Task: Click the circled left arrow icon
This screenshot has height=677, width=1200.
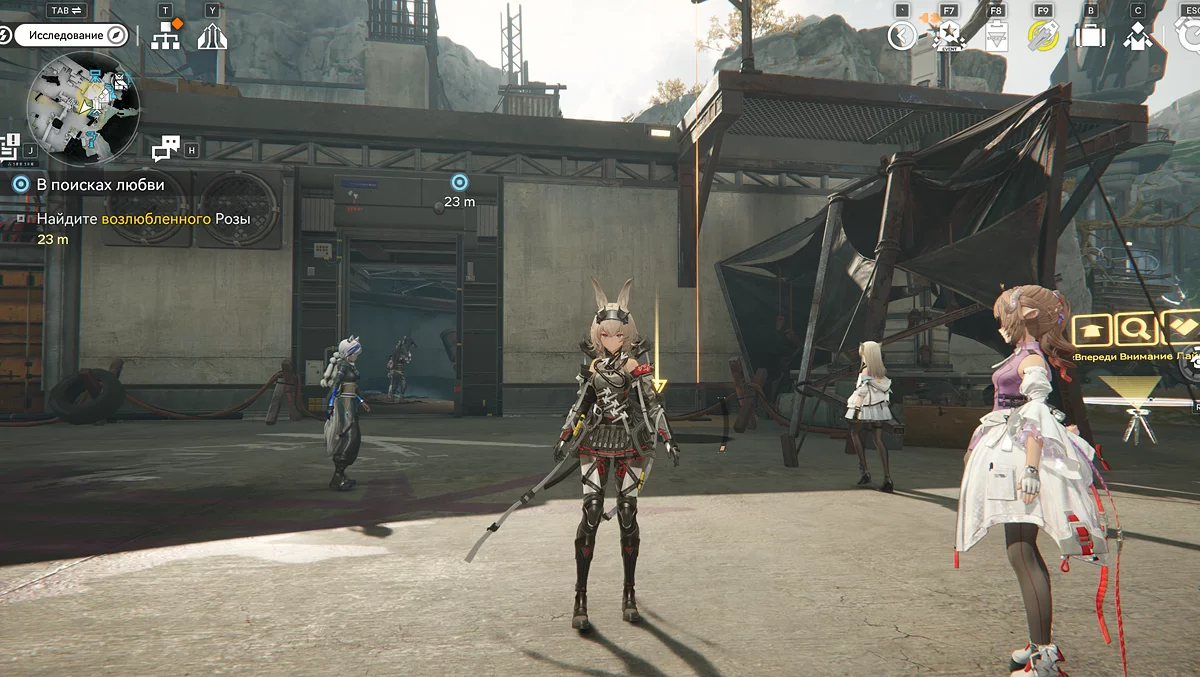Action: 902,37
